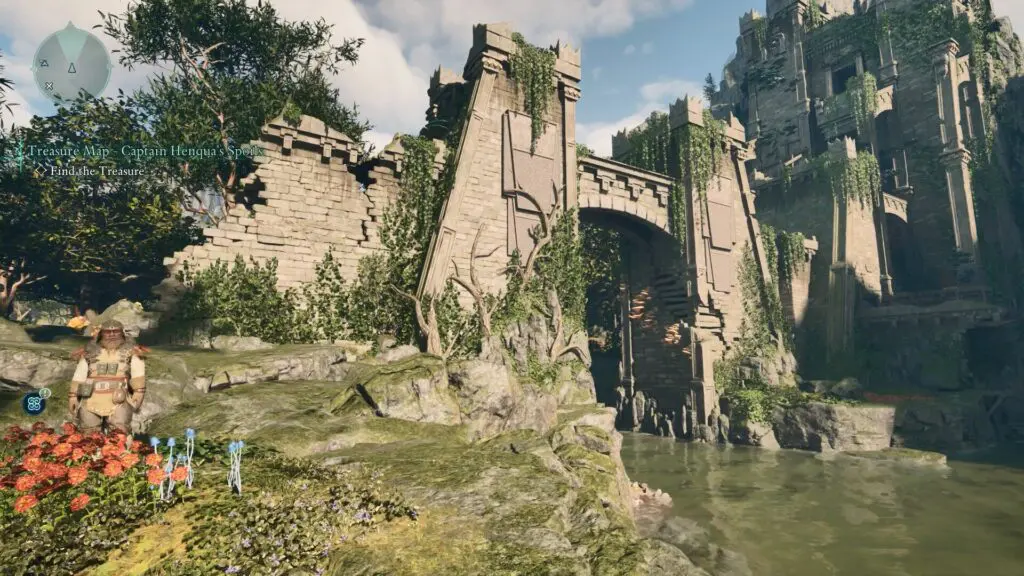Open the circular compass minimap
1024x576 pixels.
(x=70, y=63)
